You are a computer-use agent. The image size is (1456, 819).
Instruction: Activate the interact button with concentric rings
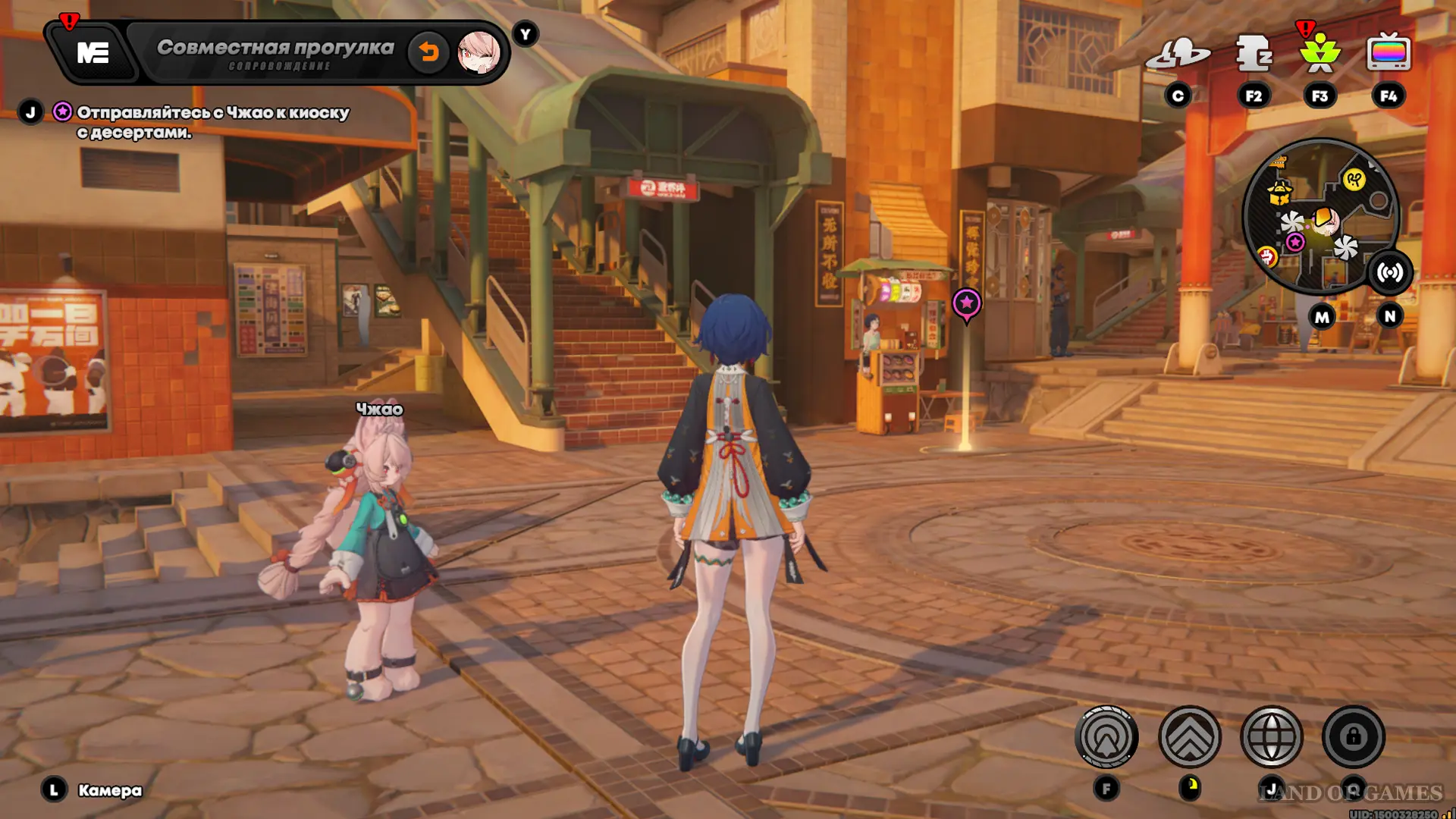coord(1106,736)
